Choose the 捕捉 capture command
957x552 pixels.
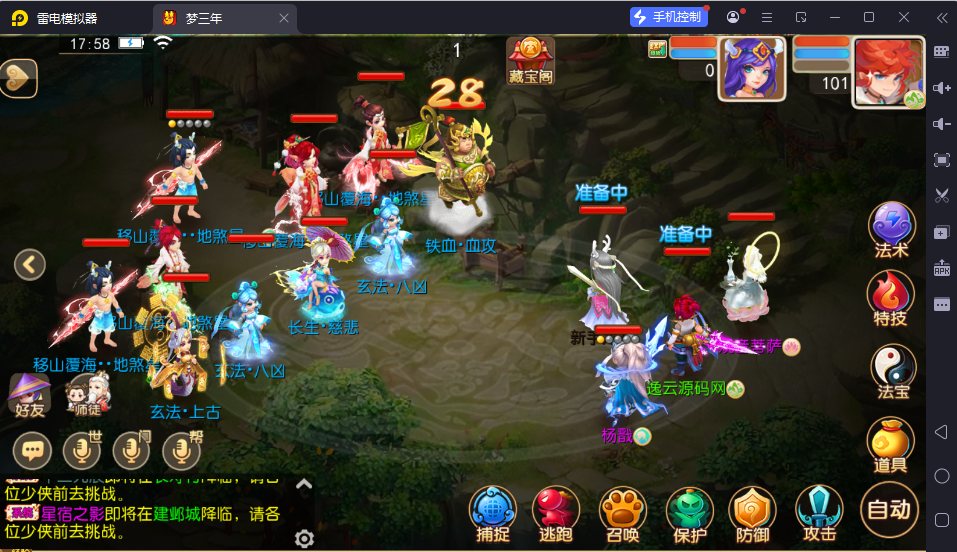[x=492, y=511]
